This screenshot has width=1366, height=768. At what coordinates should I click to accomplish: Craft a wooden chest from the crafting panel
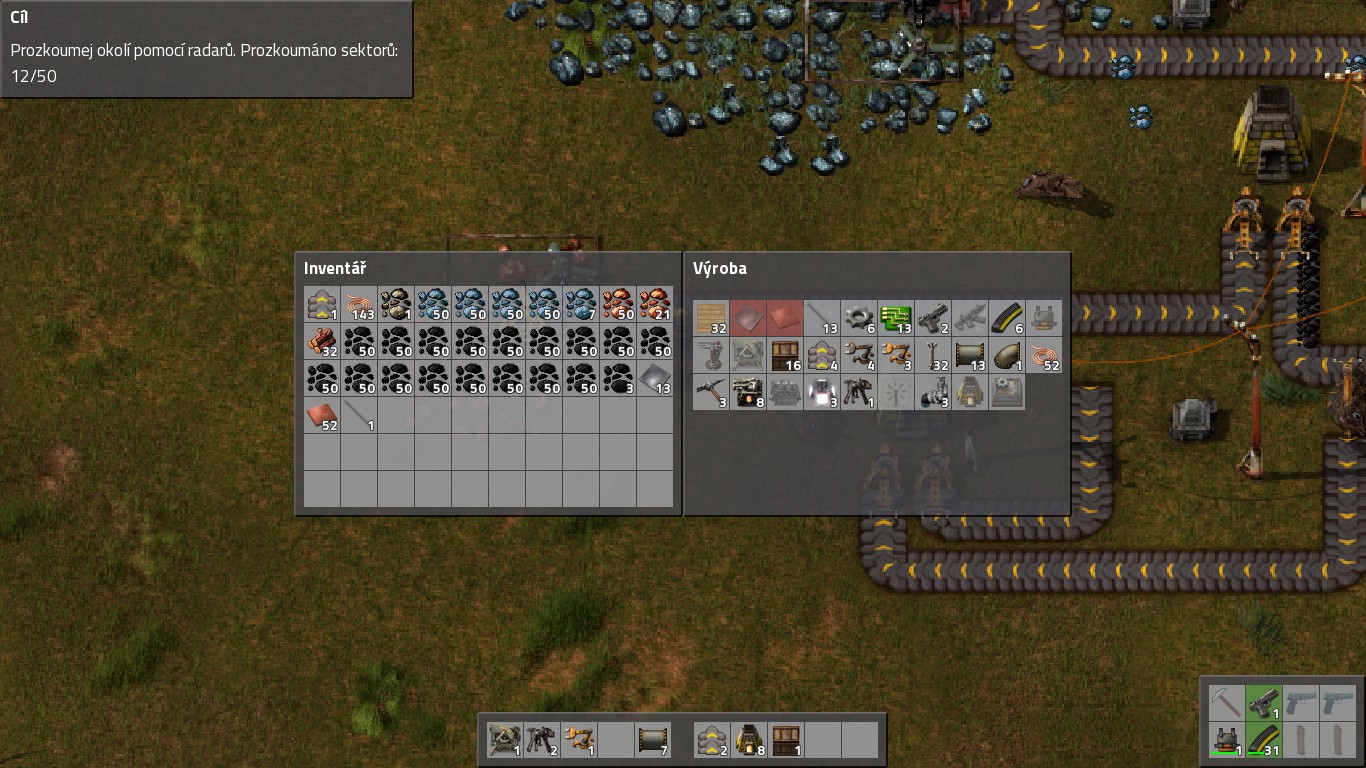pos(785,356)
